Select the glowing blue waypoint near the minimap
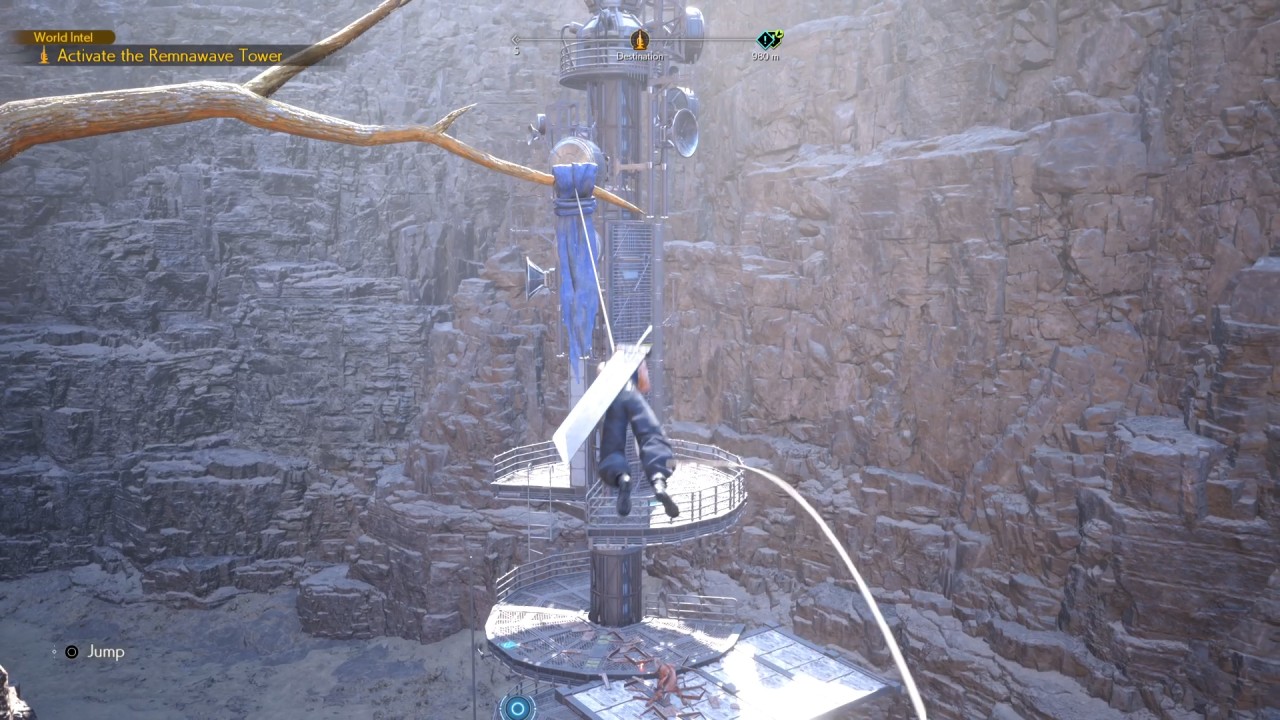1280x720 pixels. (517, 707)
